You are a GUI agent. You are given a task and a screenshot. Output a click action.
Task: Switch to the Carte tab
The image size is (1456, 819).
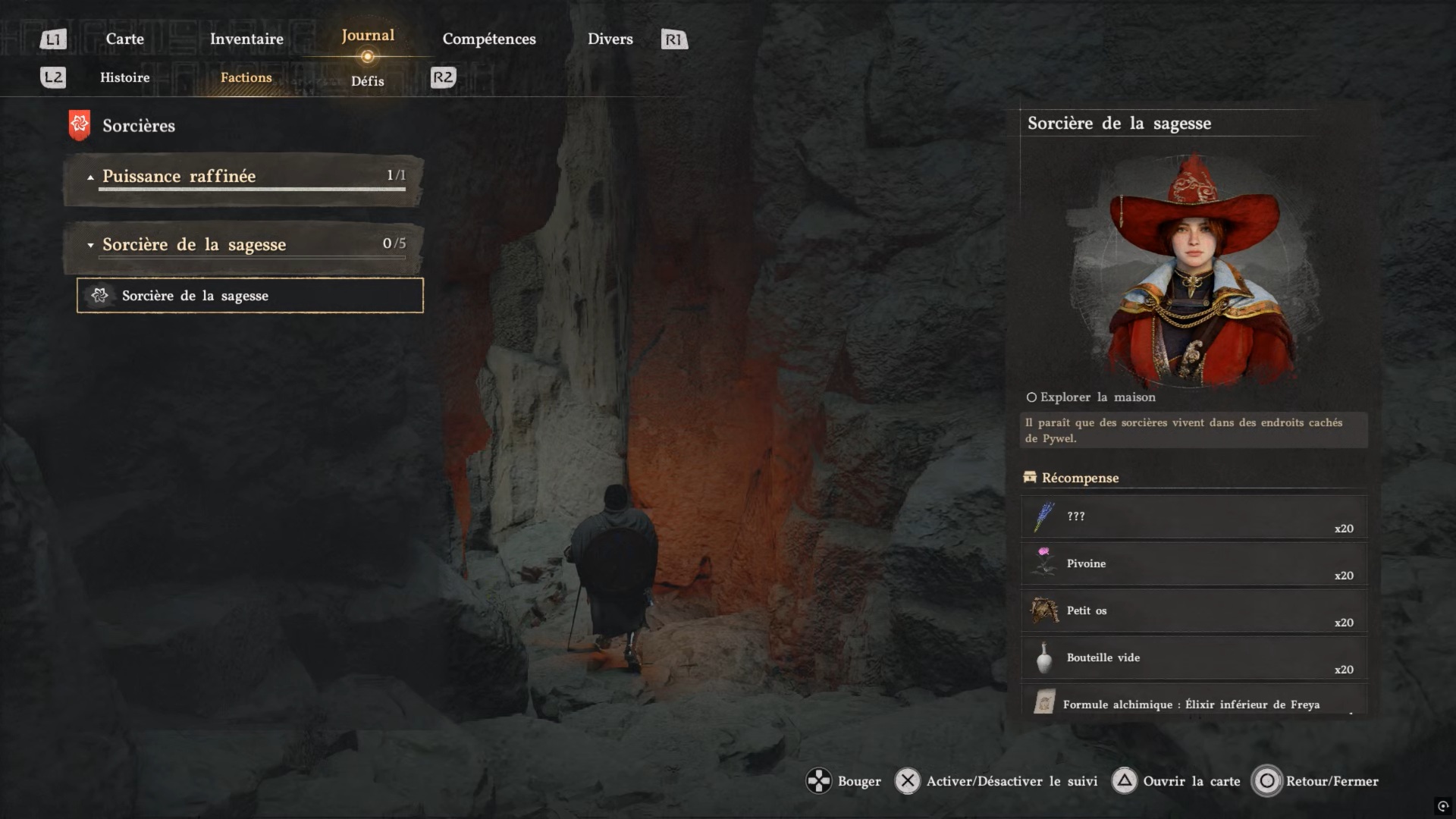[x=124, y=39]
